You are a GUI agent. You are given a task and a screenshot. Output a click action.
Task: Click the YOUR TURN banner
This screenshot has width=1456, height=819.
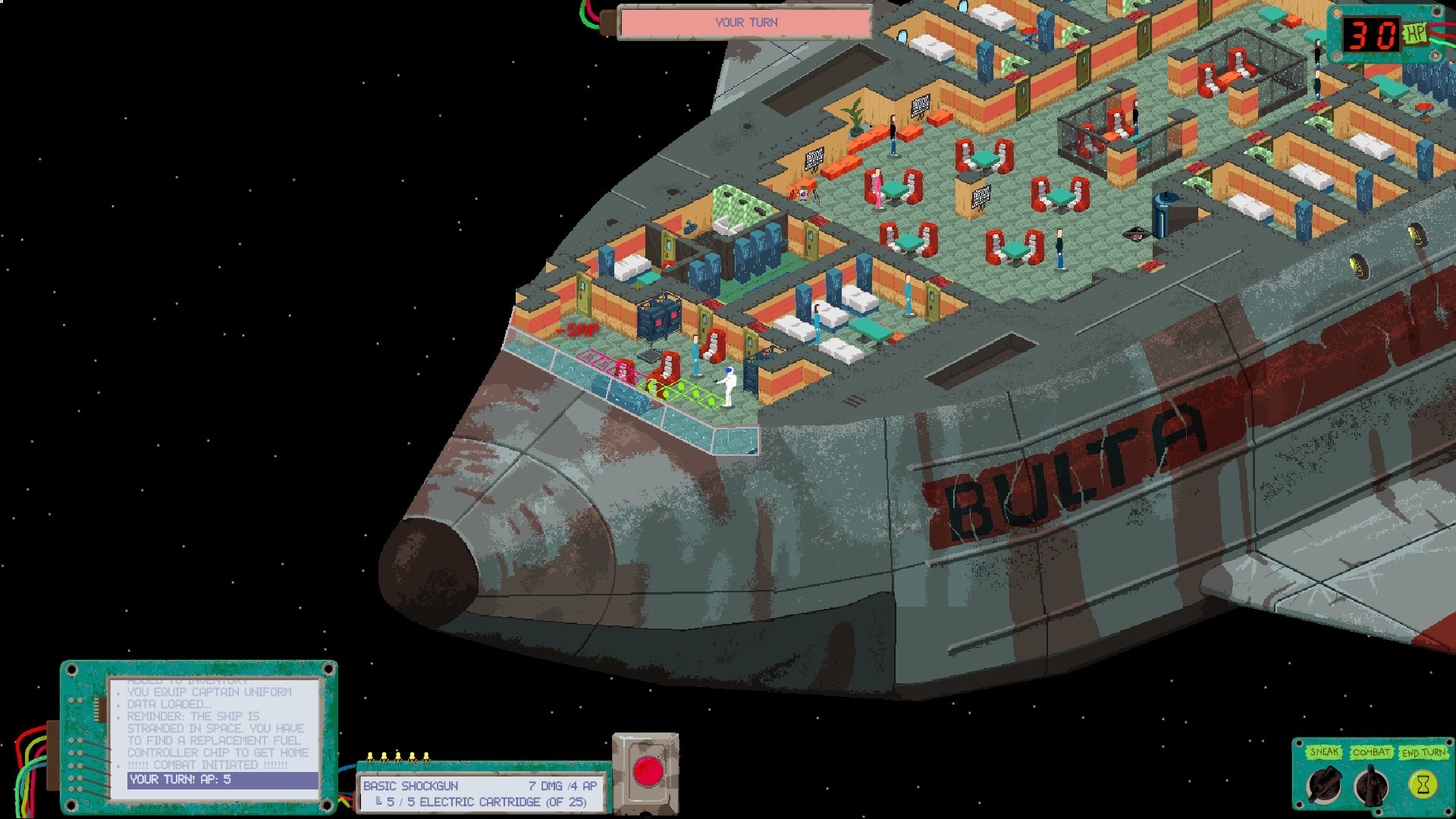point(745,22)
